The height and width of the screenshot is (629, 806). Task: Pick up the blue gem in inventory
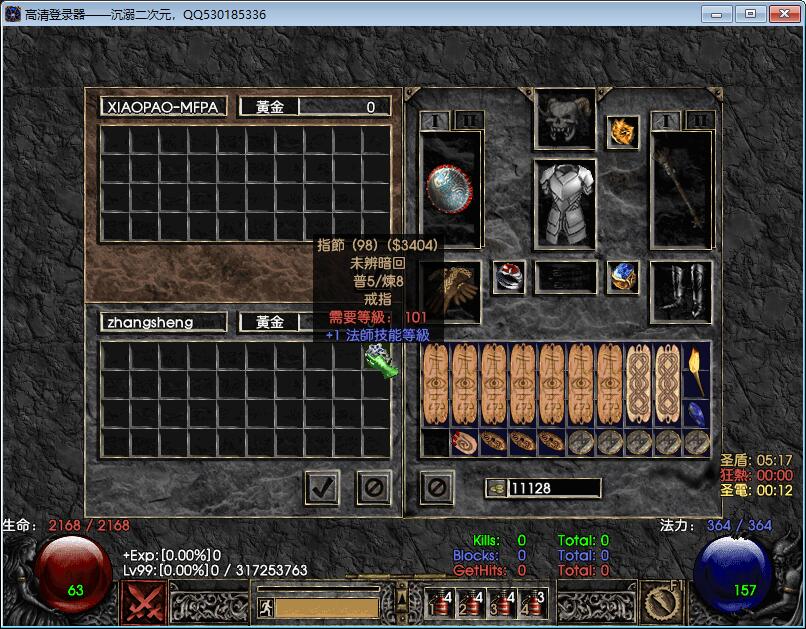[x=696, y=412]
